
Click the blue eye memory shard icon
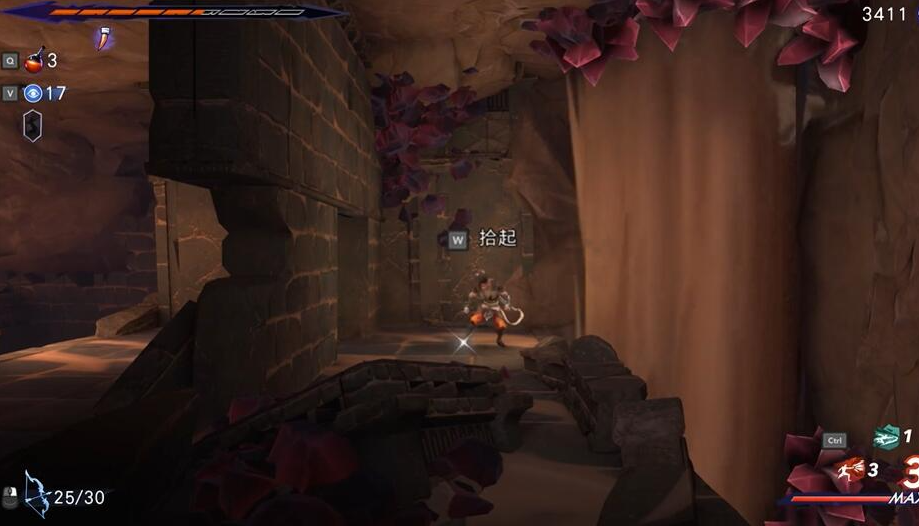tap(34, 93)
